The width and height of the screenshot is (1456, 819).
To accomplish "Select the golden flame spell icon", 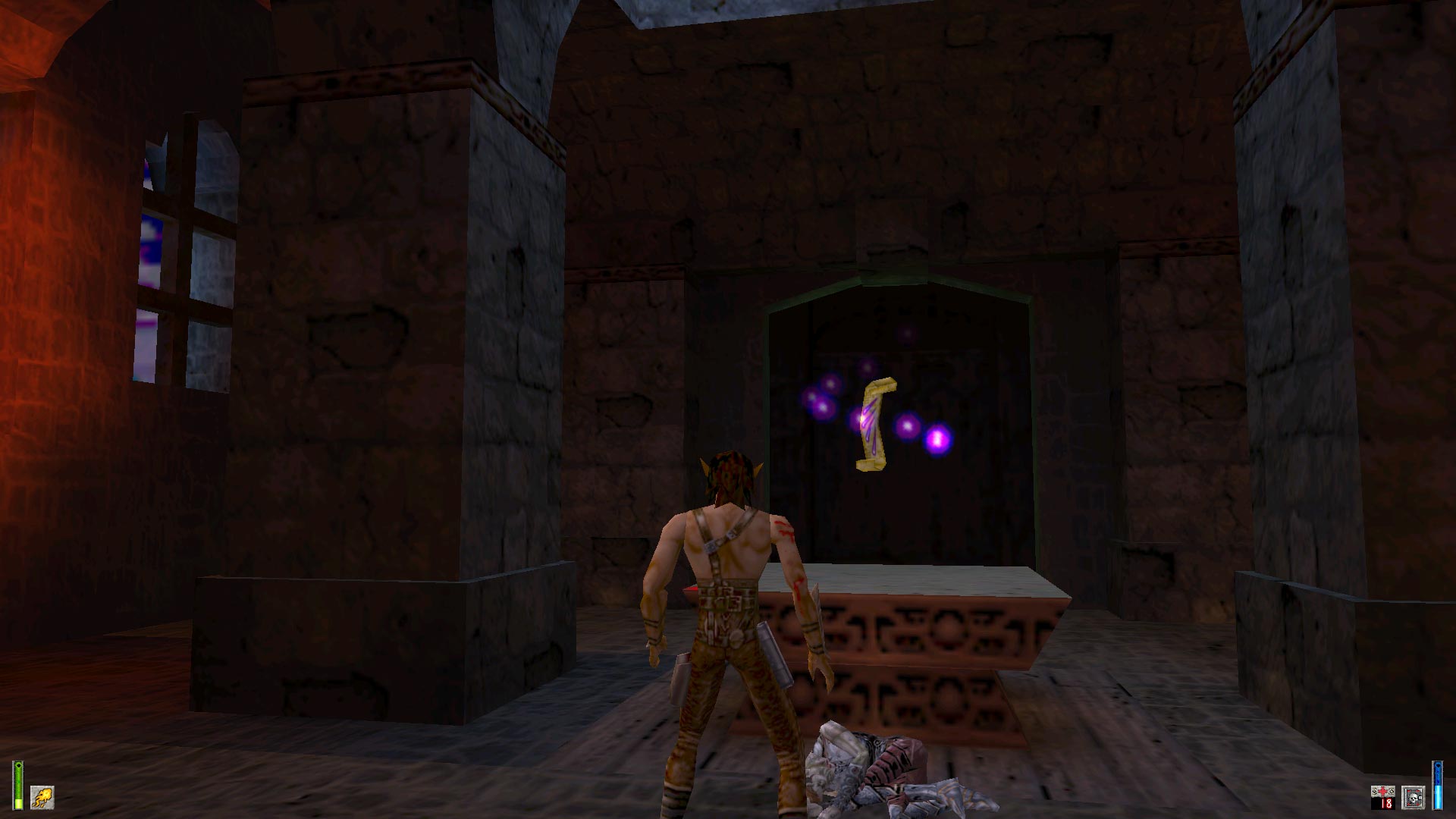I will (x=42, y=797).
